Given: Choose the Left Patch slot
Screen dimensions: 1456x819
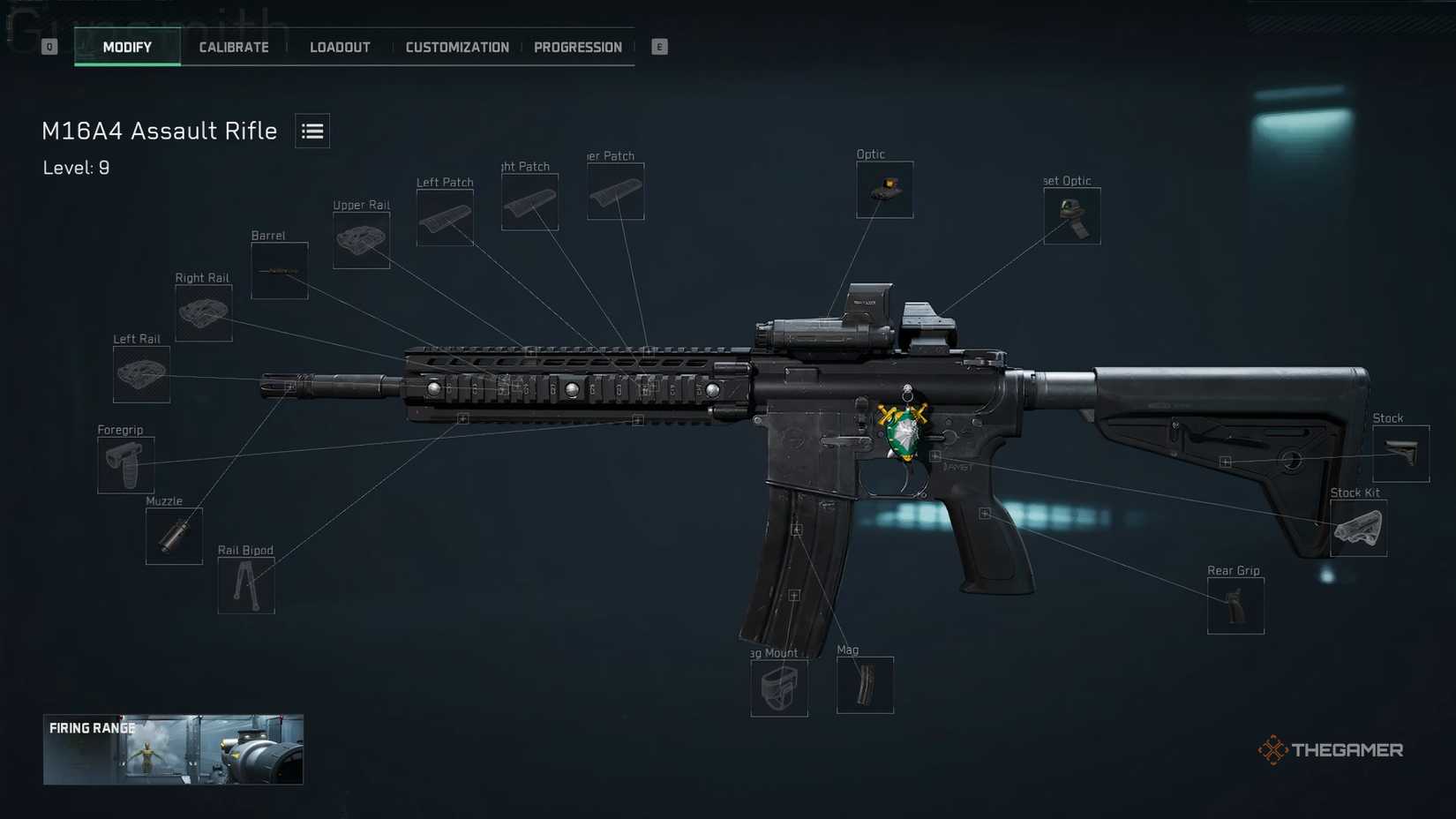Looking at the screenshot, I should click(445, 218).
